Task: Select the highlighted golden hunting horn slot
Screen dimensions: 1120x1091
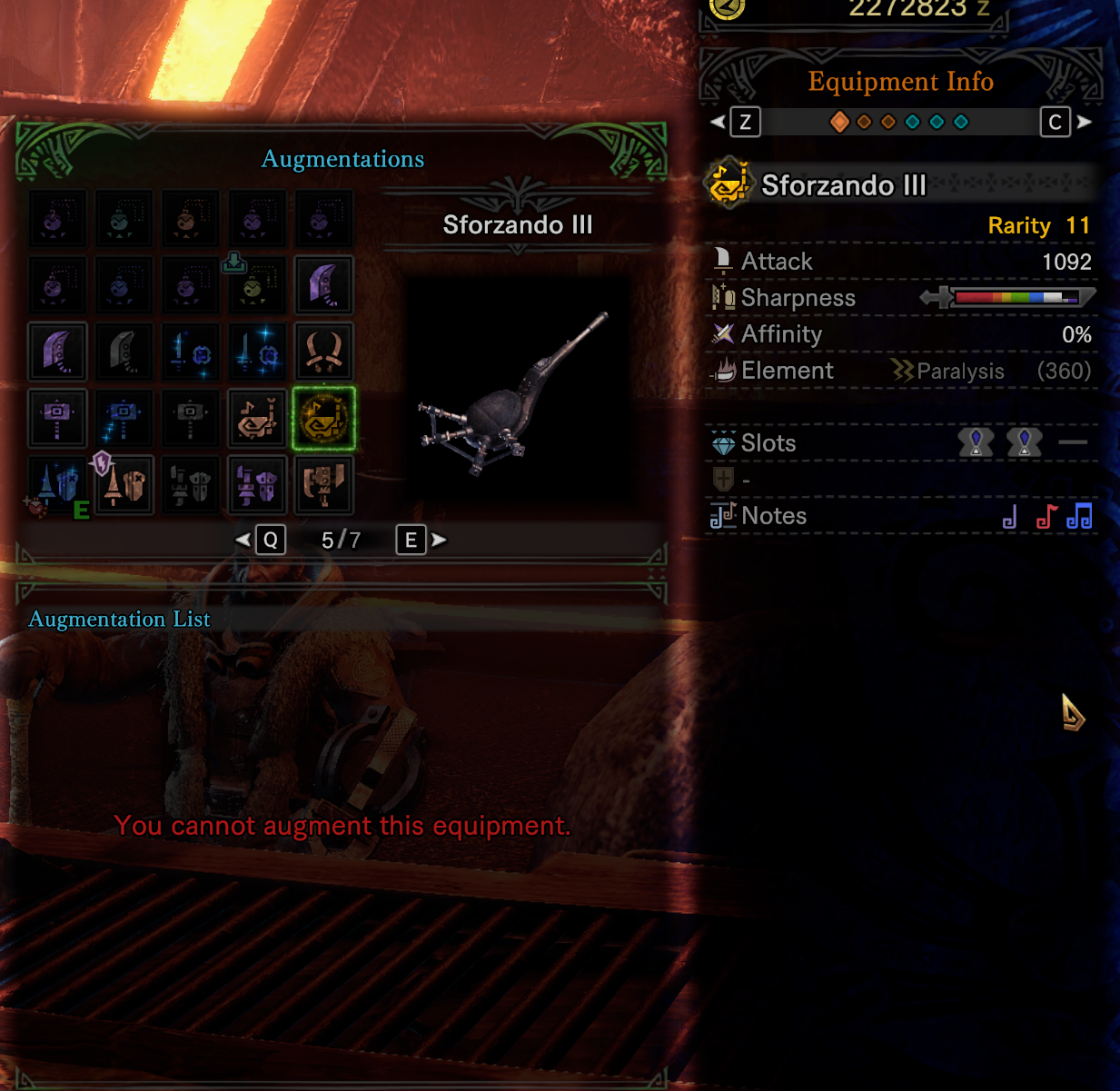Action: tap(323, 418)
